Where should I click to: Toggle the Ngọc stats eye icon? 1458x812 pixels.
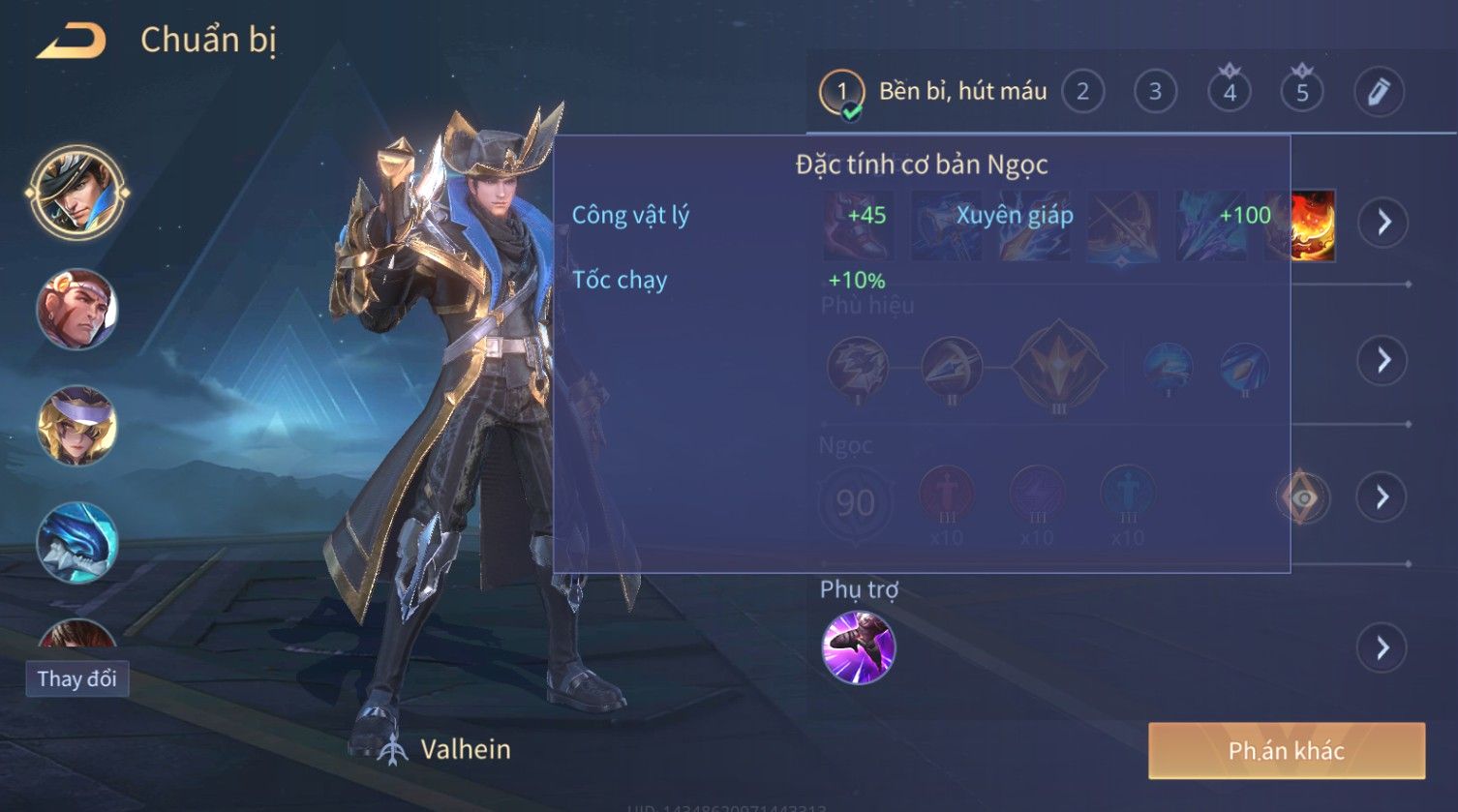pos(1303,497)
